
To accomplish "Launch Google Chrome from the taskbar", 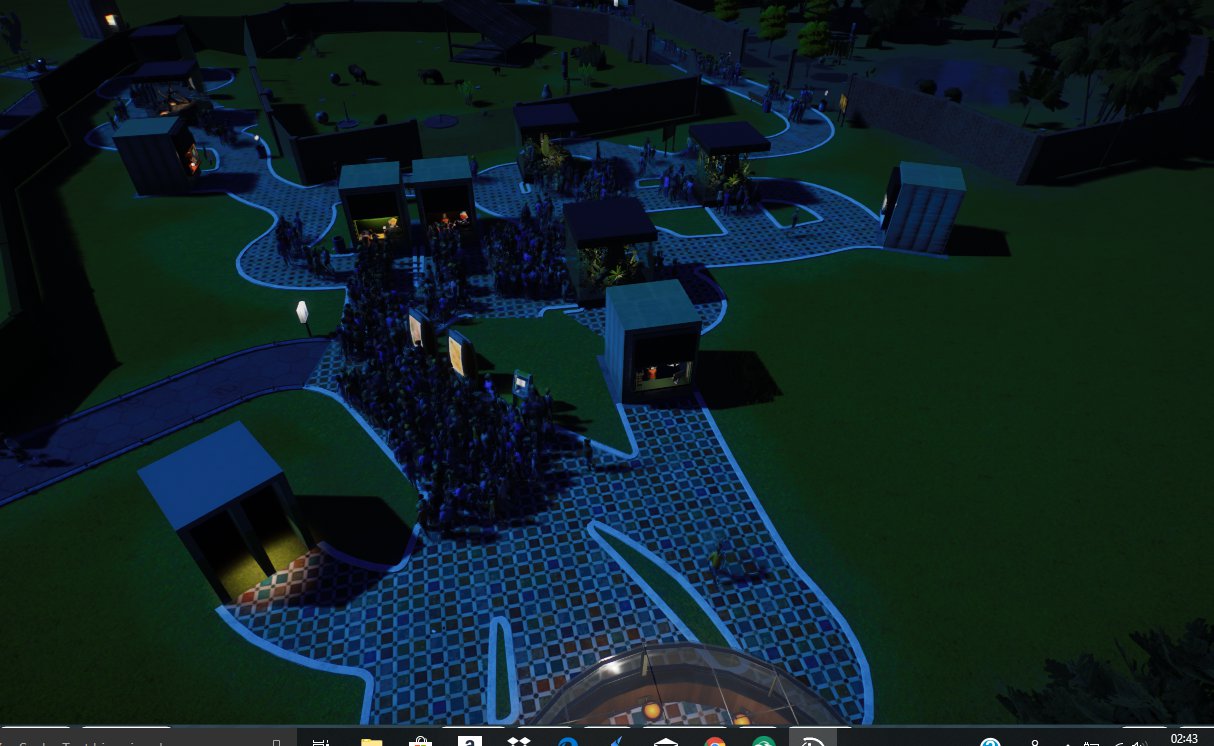I will (714, 741).
